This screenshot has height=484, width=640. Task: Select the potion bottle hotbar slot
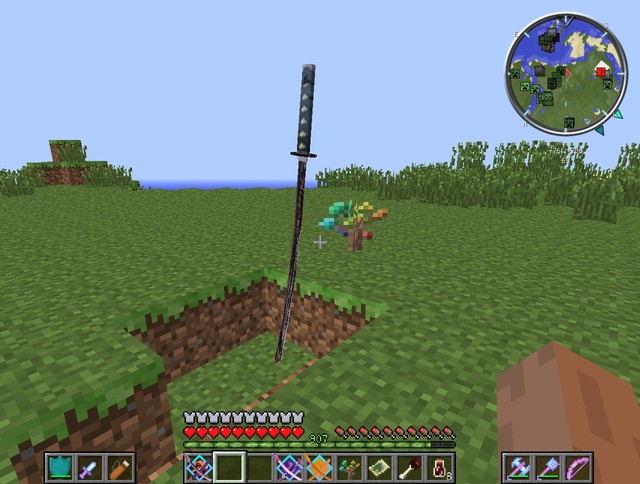pos(439,467)
